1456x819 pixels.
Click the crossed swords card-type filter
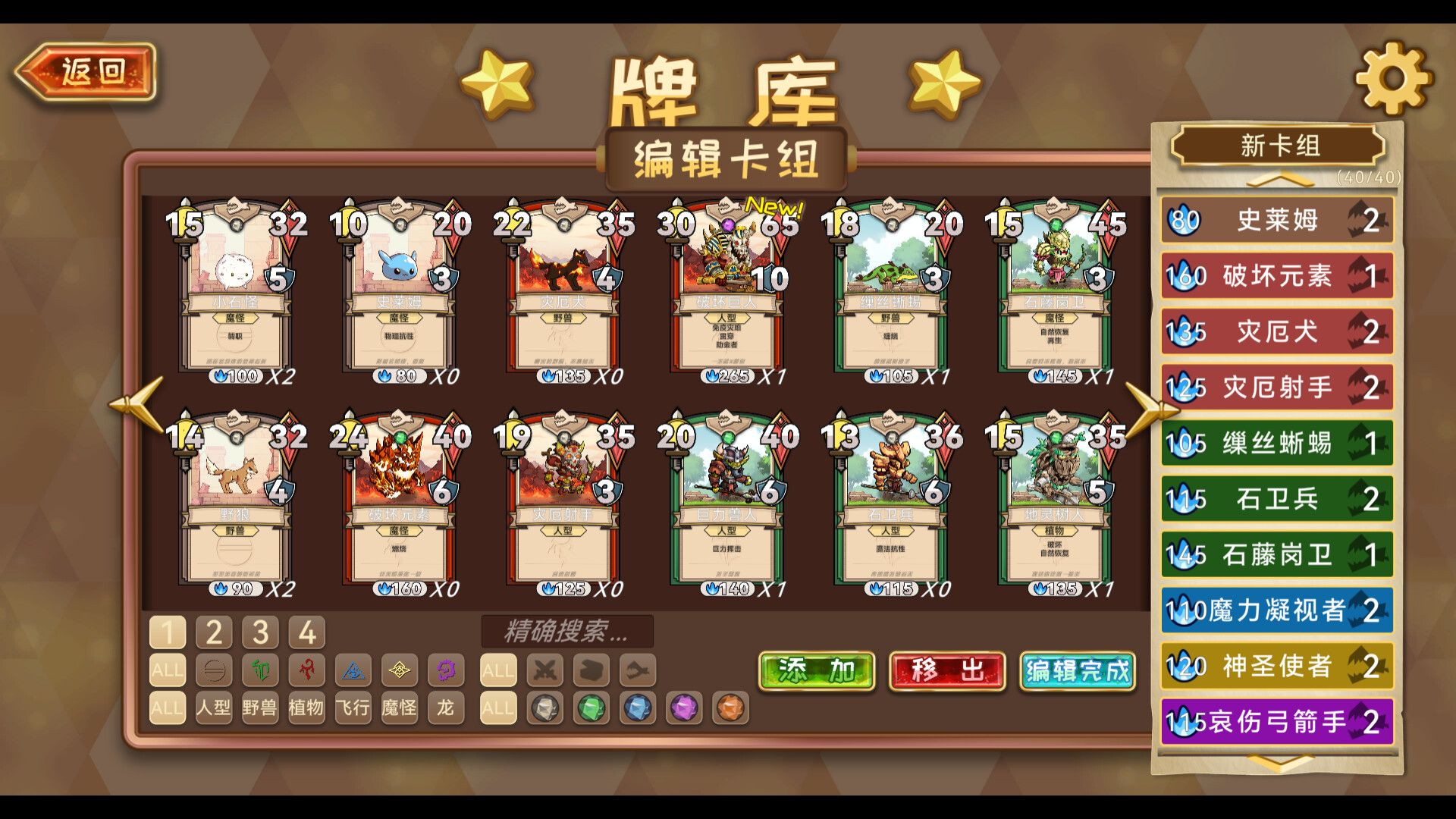pos(544,670)
